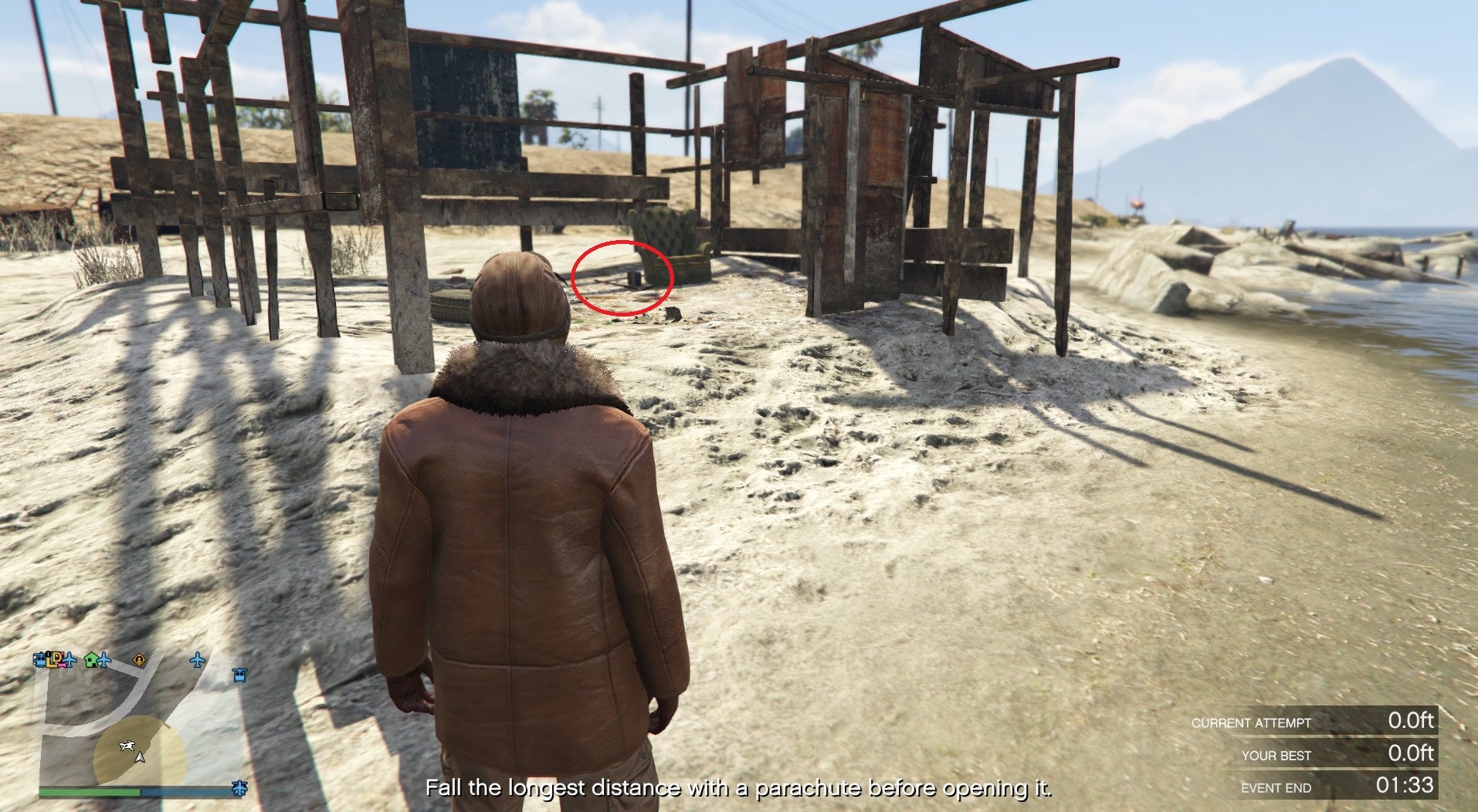Select the white player arrow on the minimap

pos(140,758)
